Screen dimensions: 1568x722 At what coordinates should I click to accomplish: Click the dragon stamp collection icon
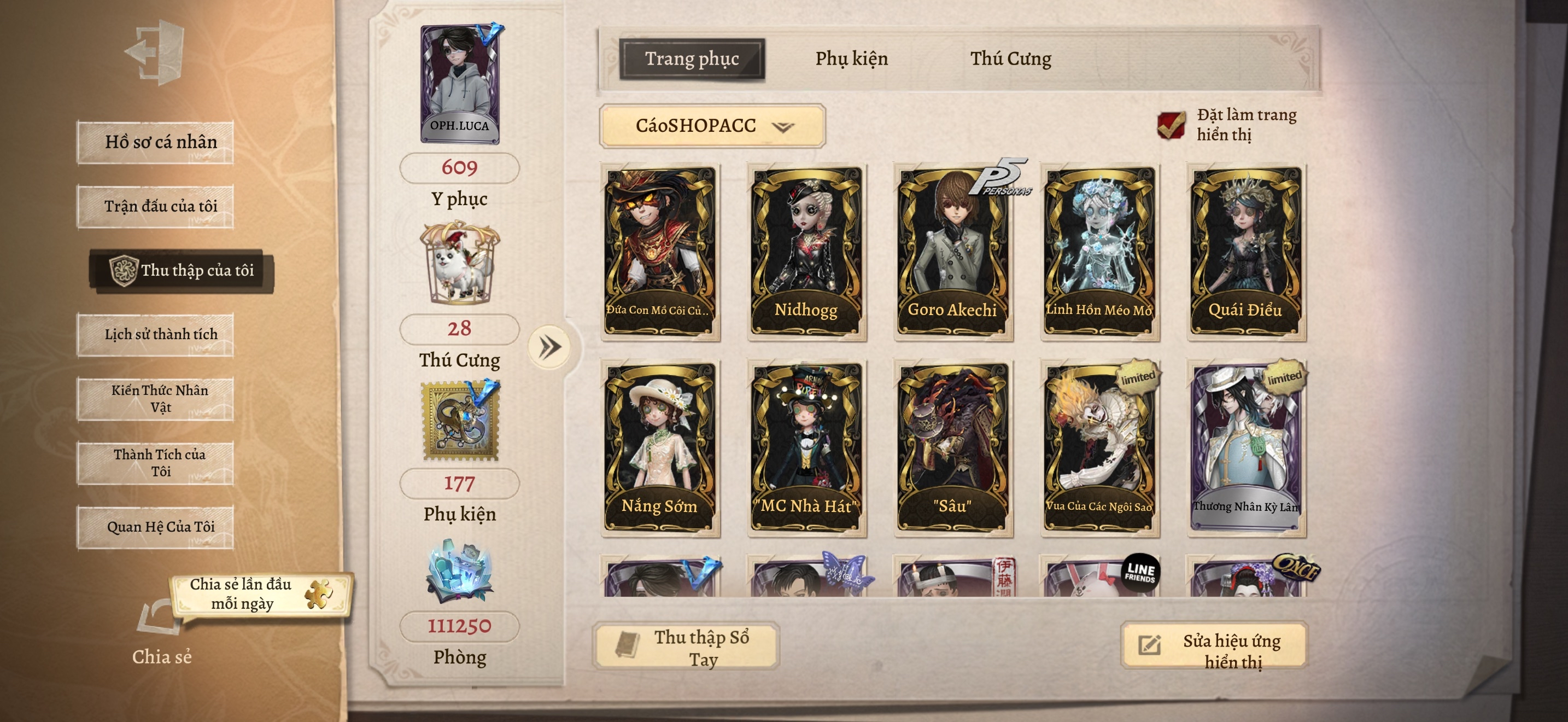pos(460,420)
